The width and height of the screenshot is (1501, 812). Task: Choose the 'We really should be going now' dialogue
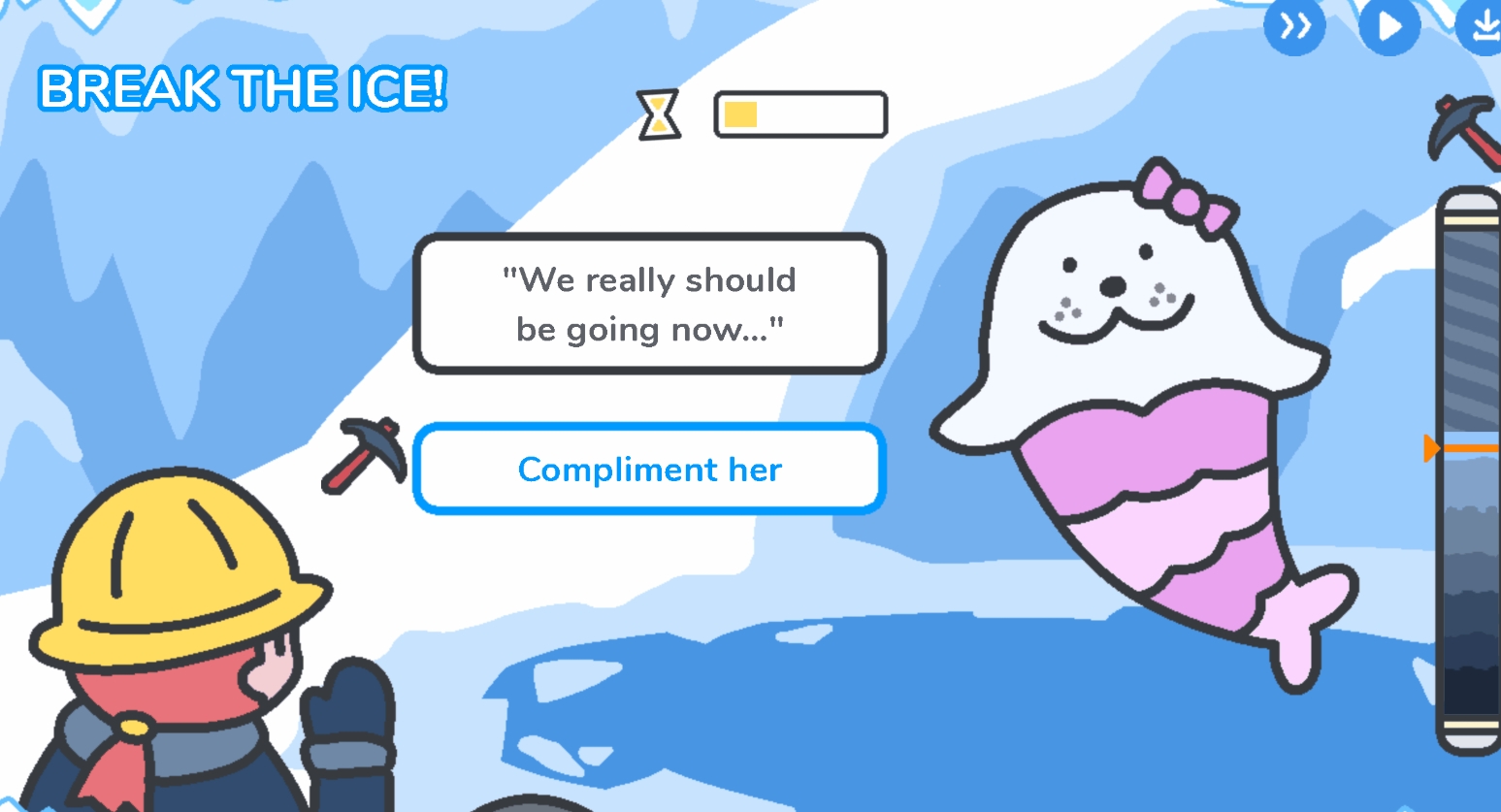click(648, 304)
